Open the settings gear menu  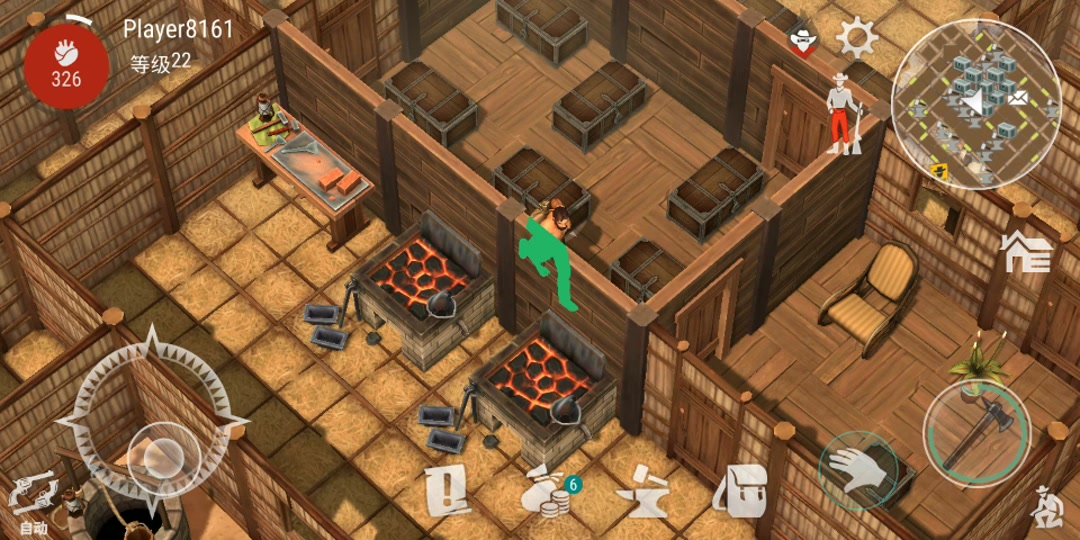tap(857, 39)
